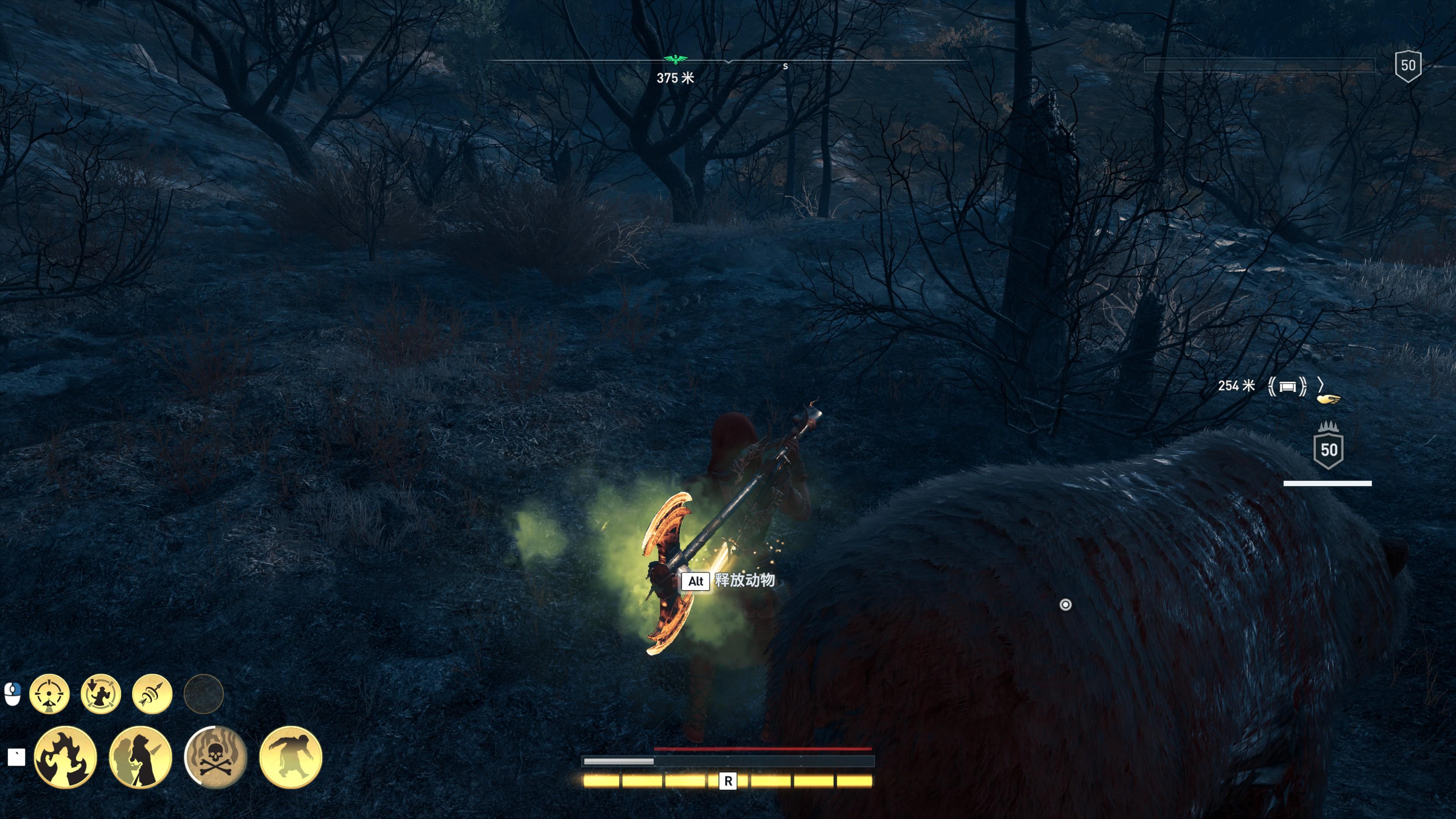Select the spiraling arrow shot ability
Screen dimensions: 1456x819
pos(152,693)
